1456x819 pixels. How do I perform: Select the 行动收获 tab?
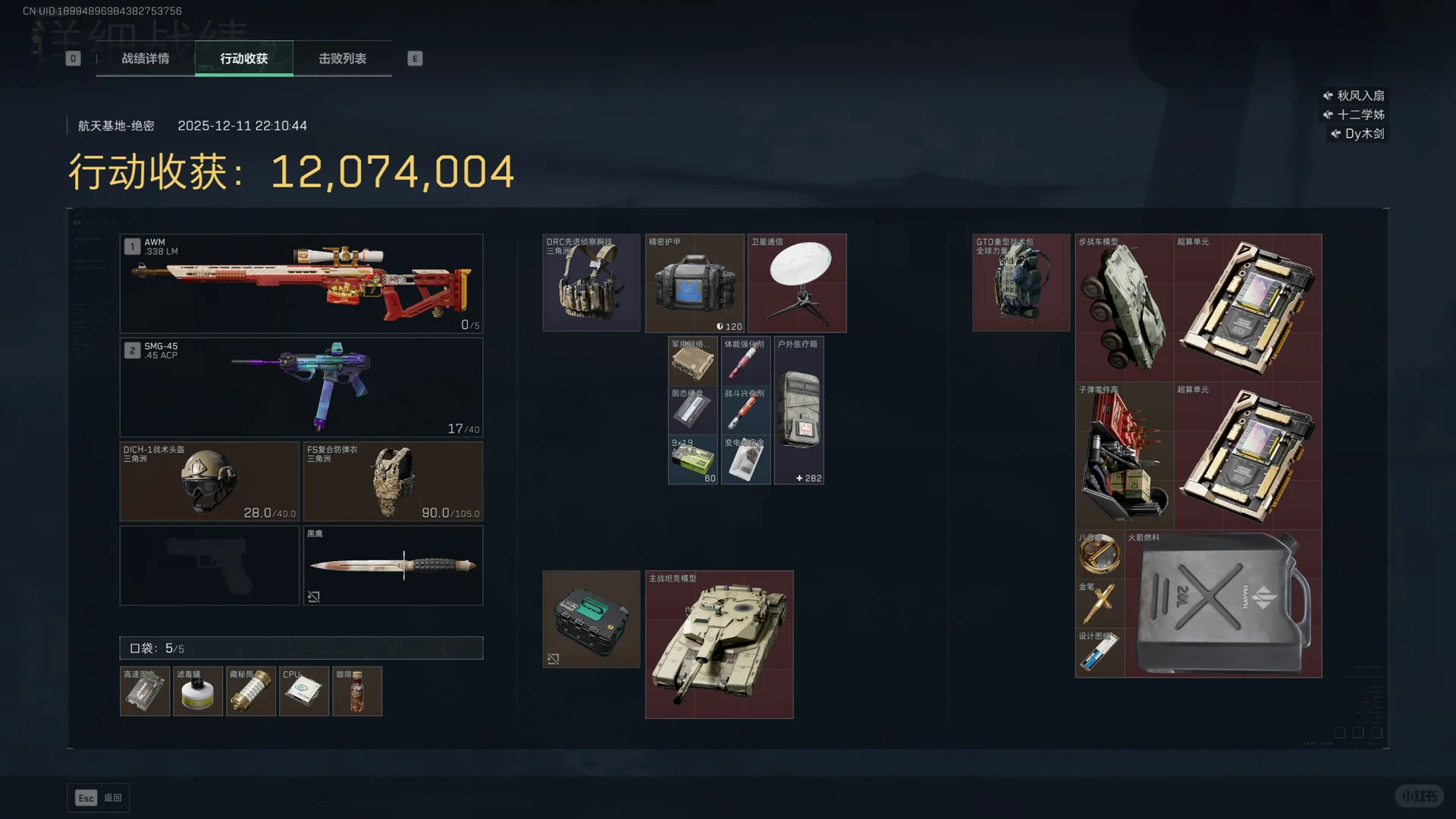coord(243,58)
